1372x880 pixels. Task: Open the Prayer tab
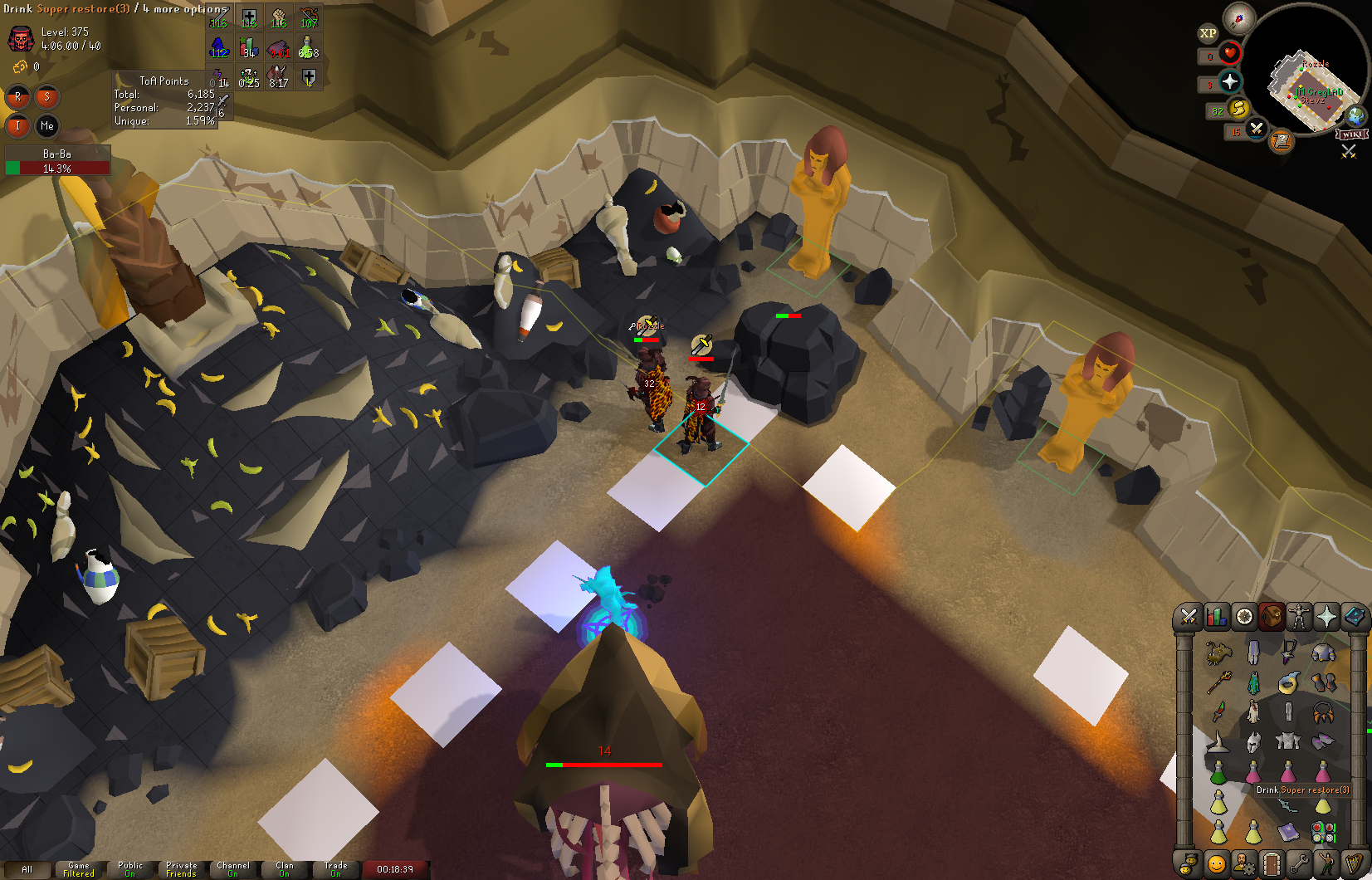click(x=1326, y=616)
